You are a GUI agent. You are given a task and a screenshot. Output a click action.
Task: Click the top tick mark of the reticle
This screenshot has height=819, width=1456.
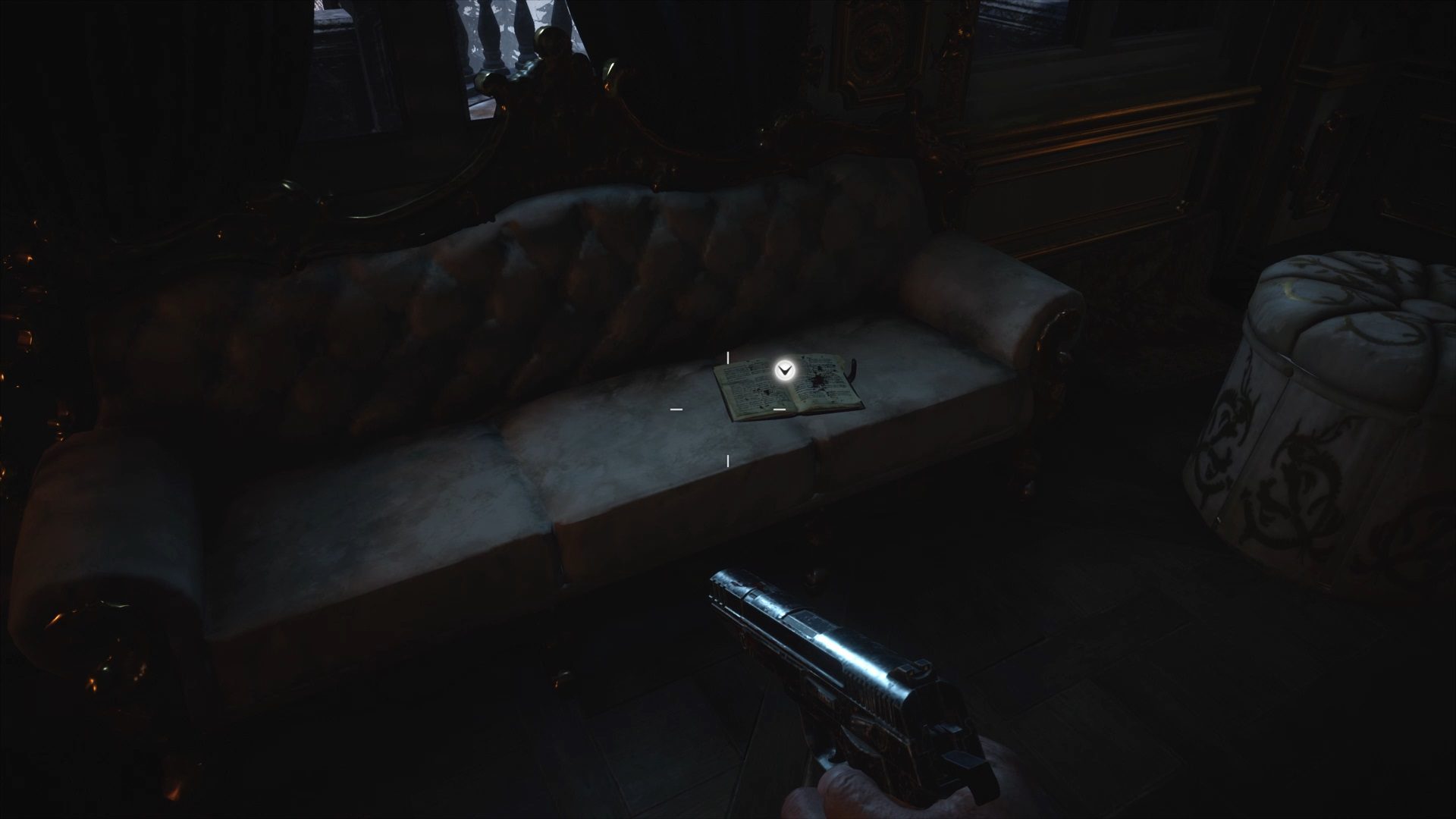728,356
